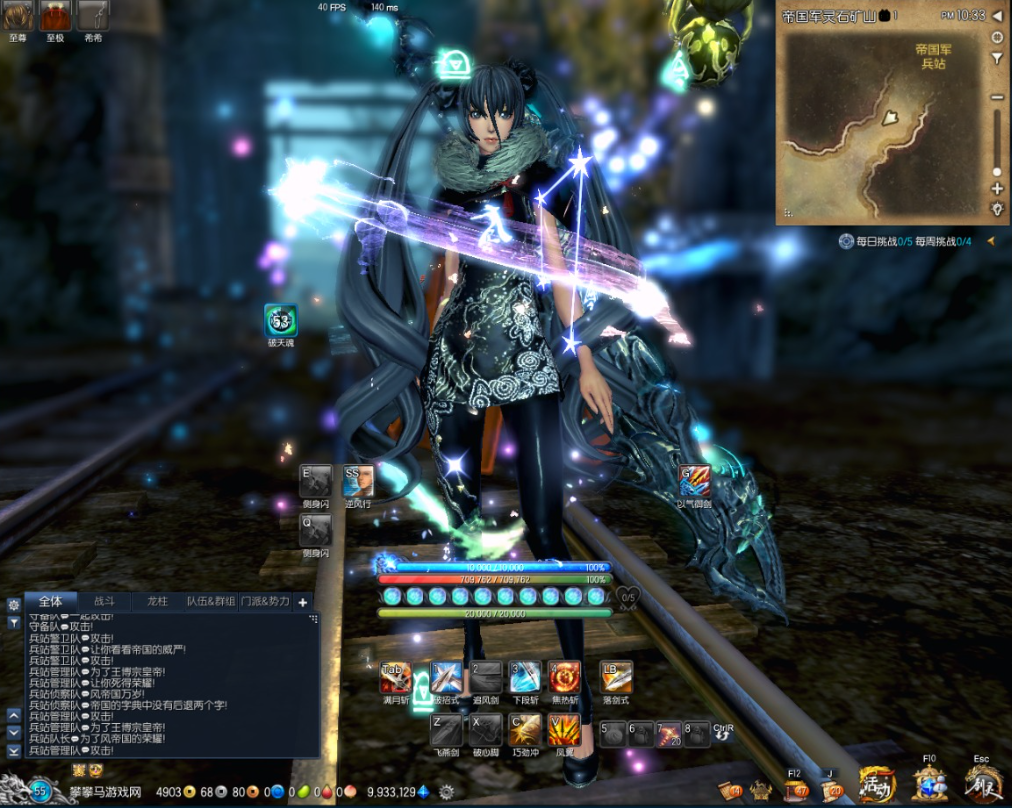
Task: Open the 活动 events menu
Action: pos(877,784)
